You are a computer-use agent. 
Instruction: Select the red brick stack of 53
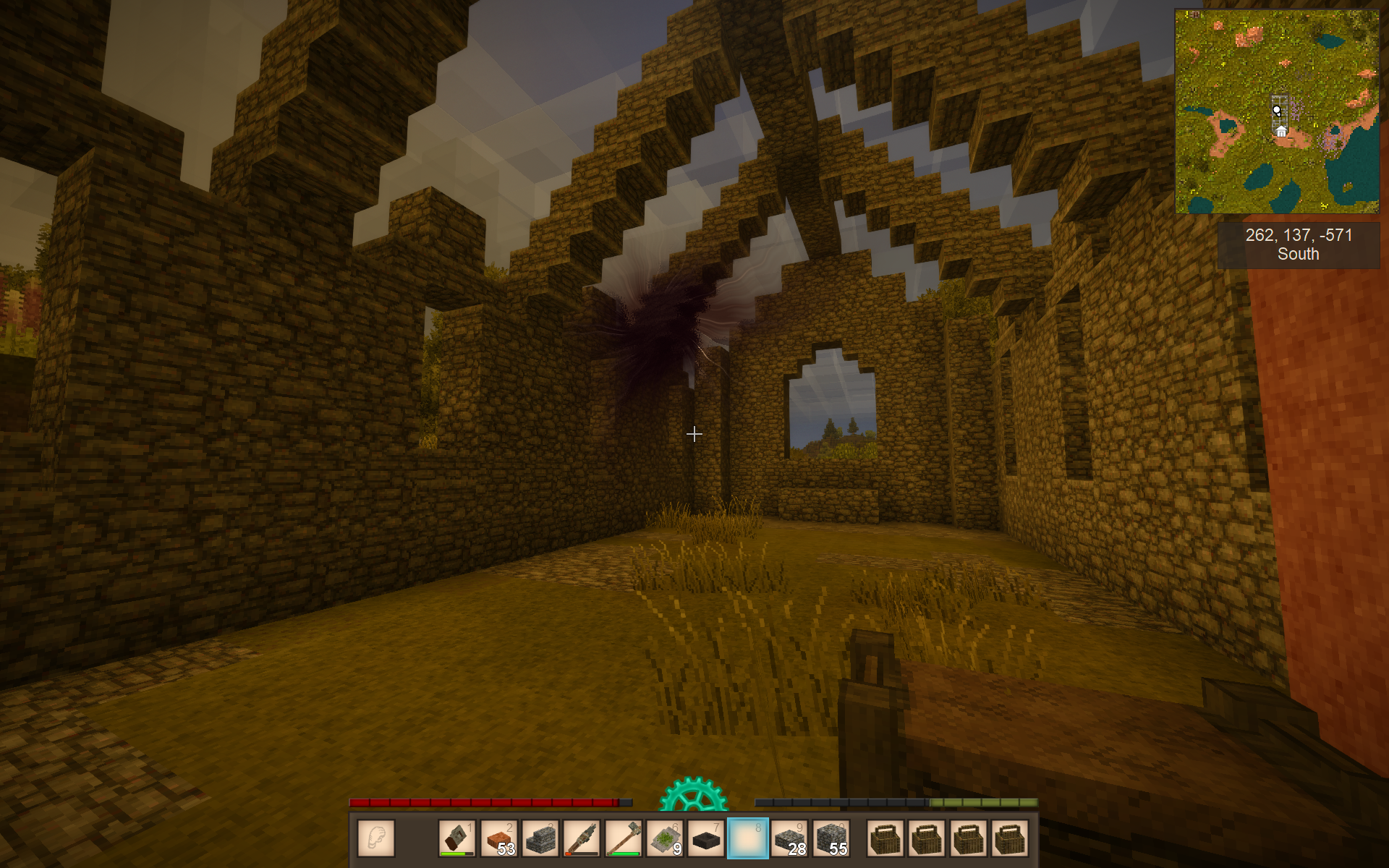point(498,838)
